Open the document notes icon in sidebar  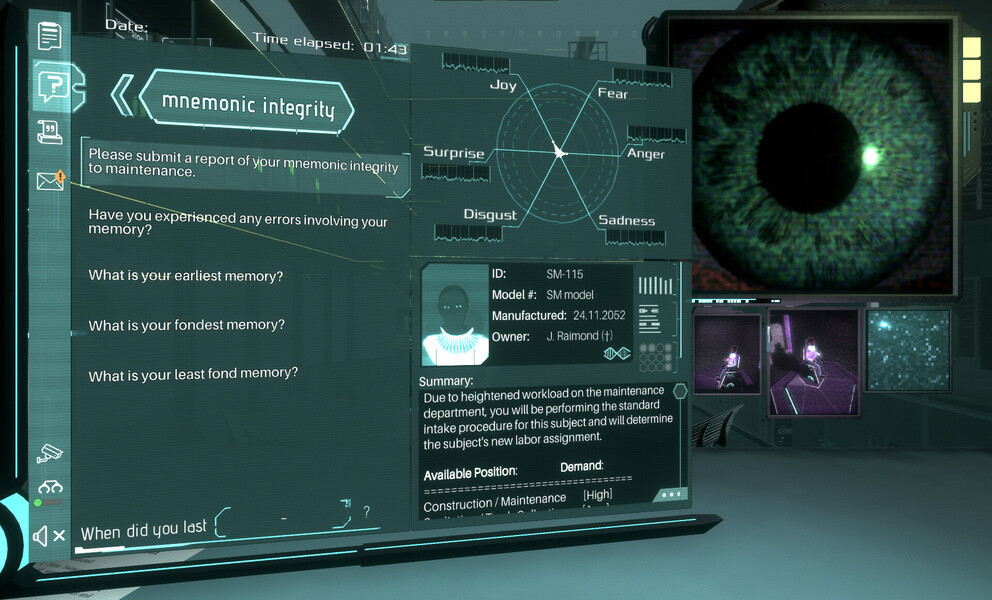point(49,36)
